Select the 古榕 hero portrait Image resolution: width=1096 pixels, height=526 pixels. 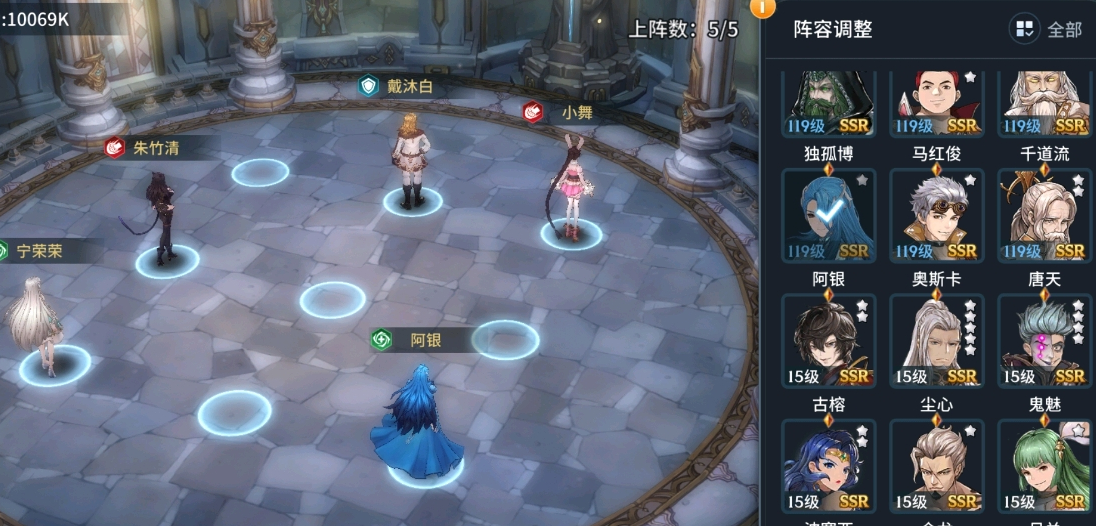point(828,340)
